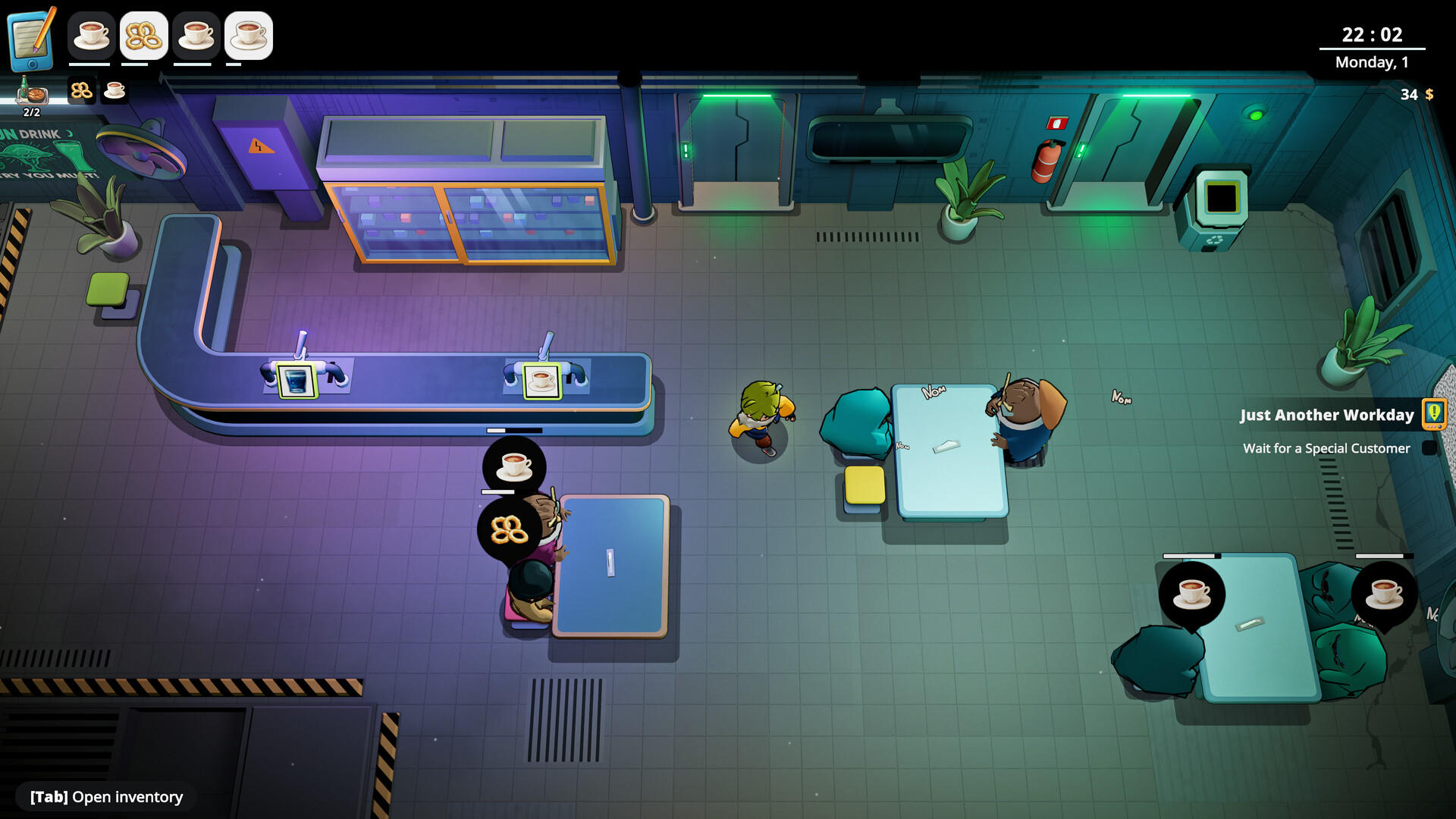Viewport: 1456px width, 819px height.
Task: Click the coffee bubble at the bottom-right table
Action: pyautogui.click(x=1191, y=592)
